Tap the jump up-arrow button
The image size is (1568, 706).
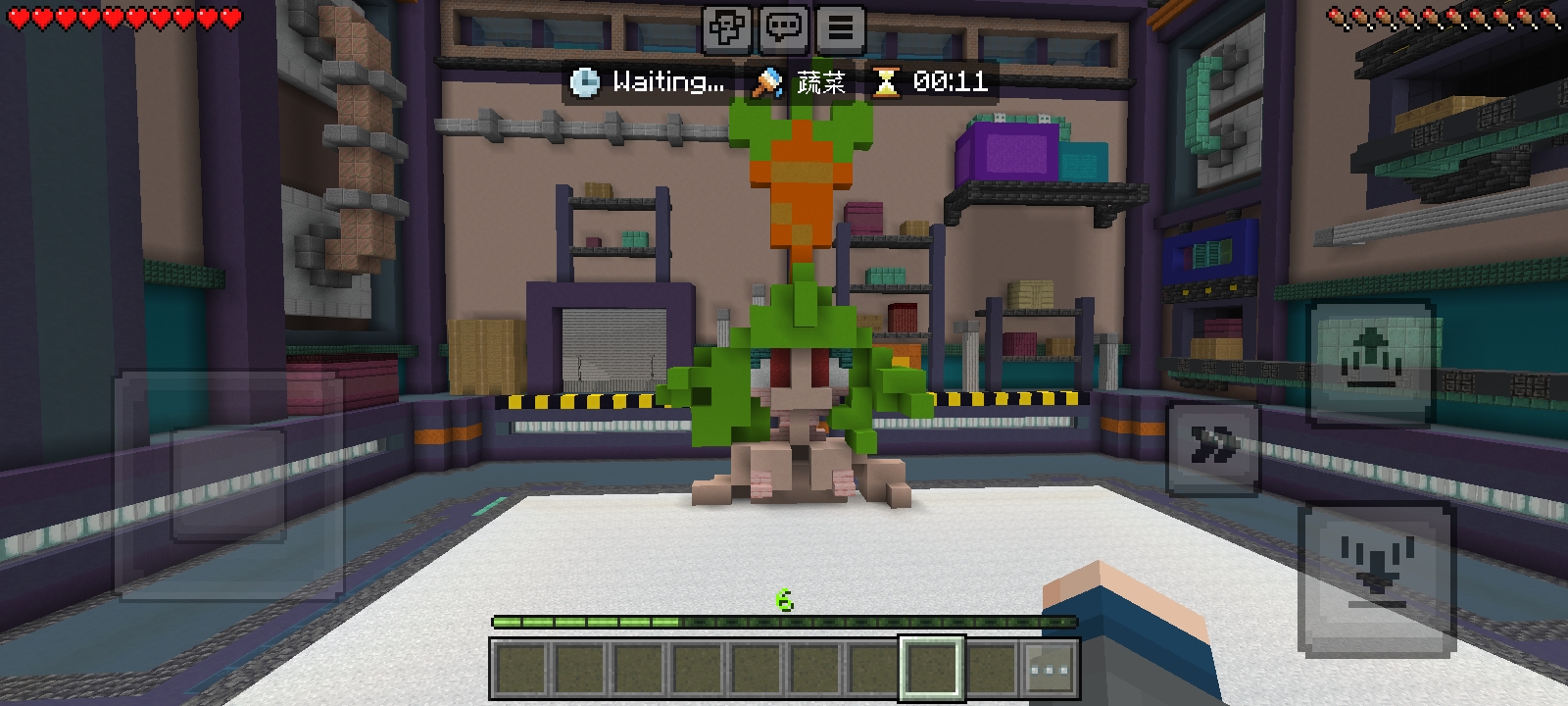click(1372, 361)
